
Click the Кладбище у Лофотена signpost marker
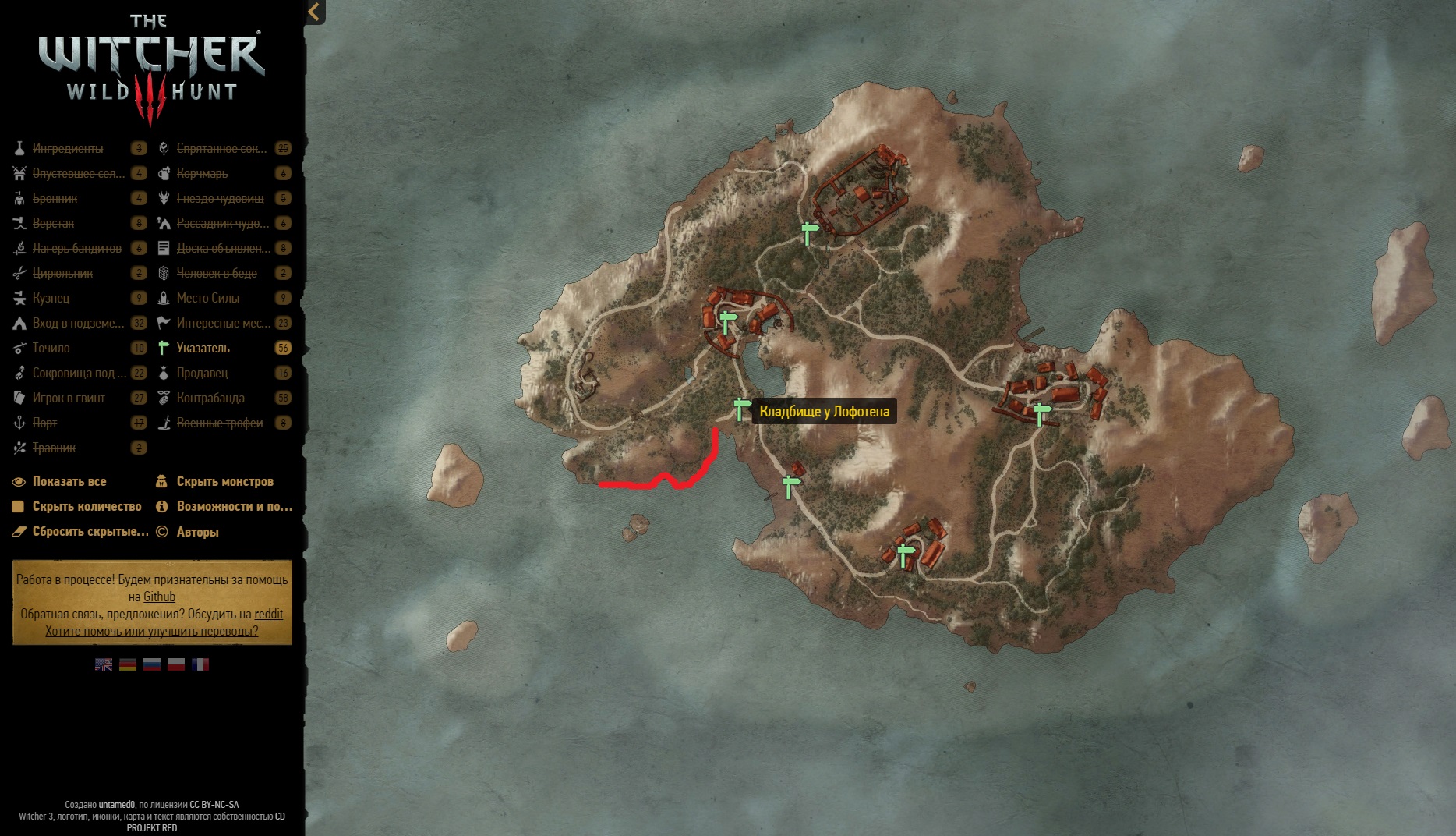(740, 409)
